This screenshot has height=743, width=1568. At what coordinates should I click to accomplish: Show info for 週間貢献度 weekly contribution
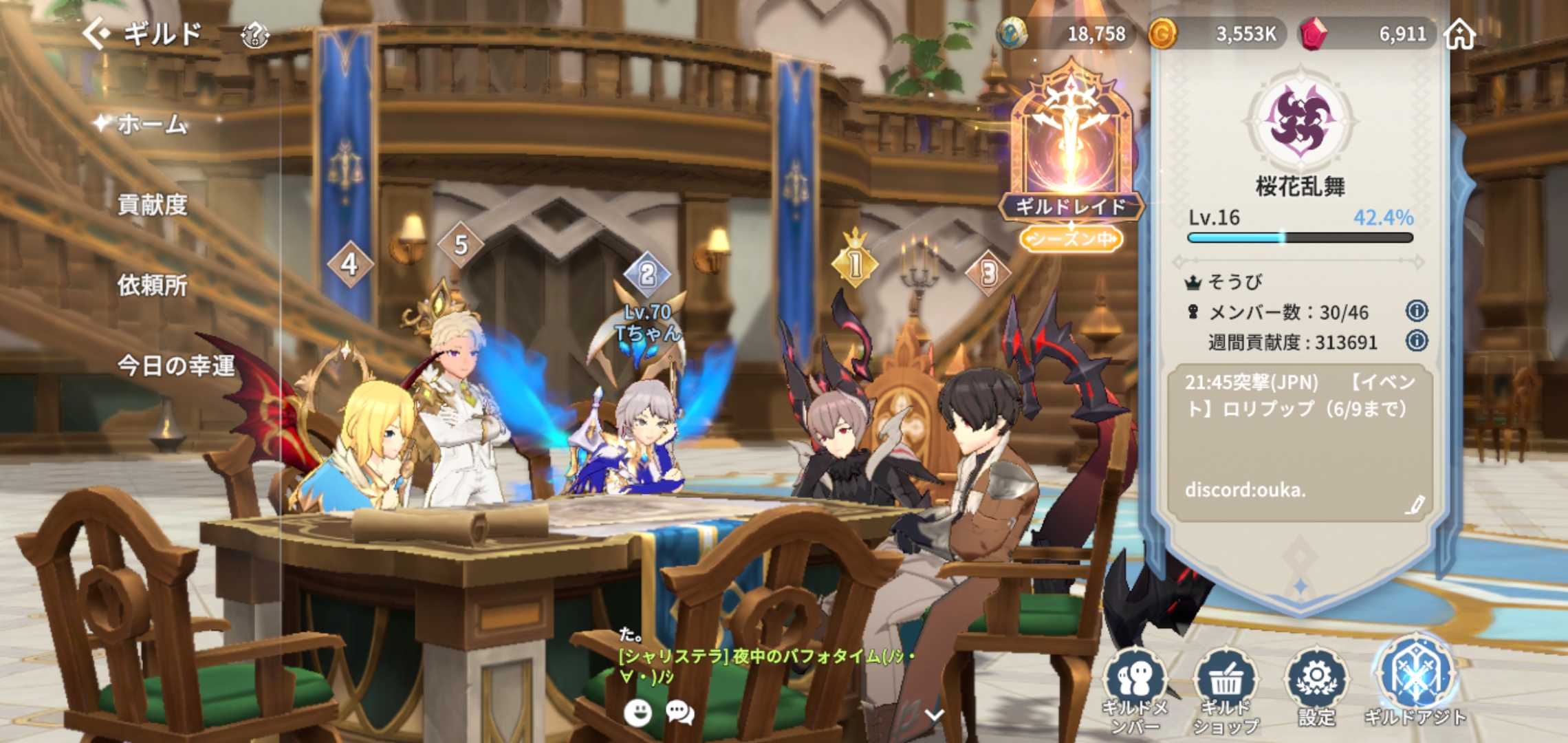[1417, 341]
